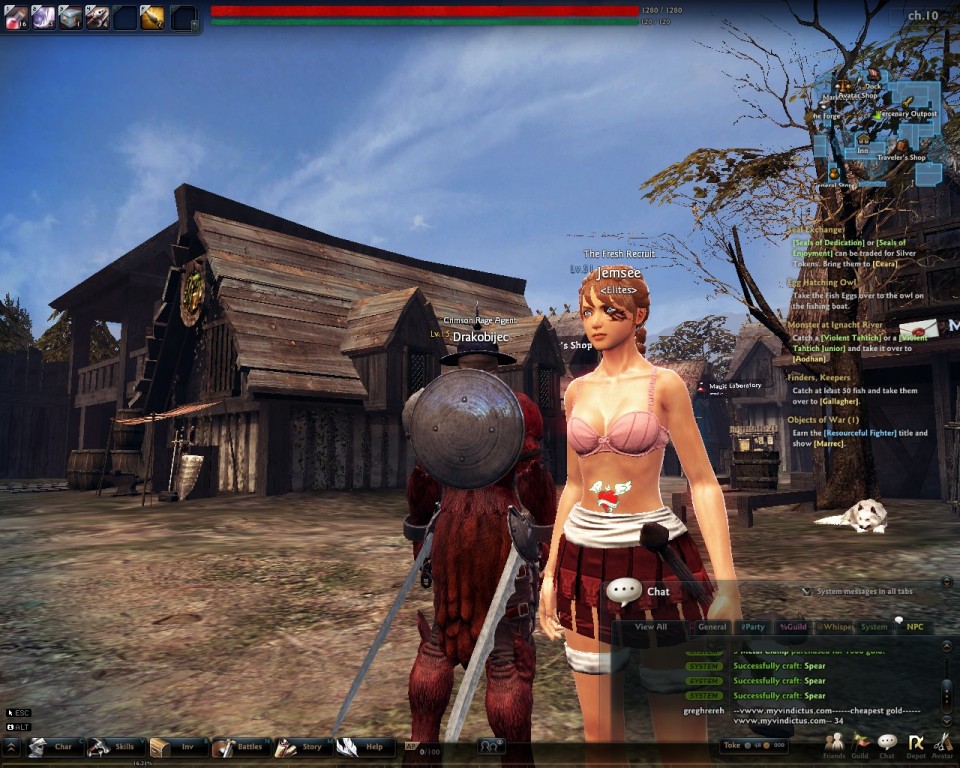
Task: Open the Inv inventory menu
Action: click(x=177, y=746)
